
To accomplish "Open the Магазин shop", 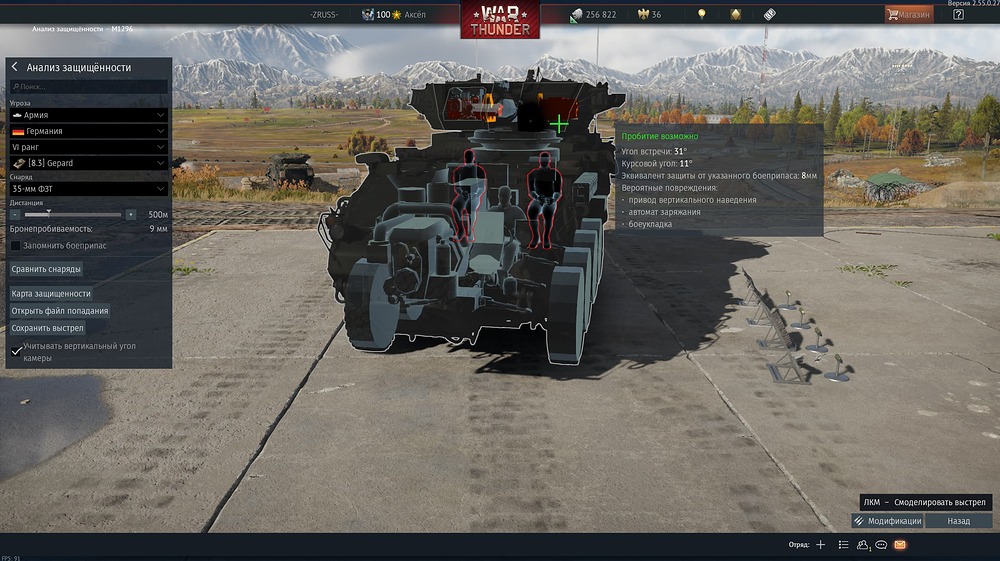I will click(x=908, y=14).
